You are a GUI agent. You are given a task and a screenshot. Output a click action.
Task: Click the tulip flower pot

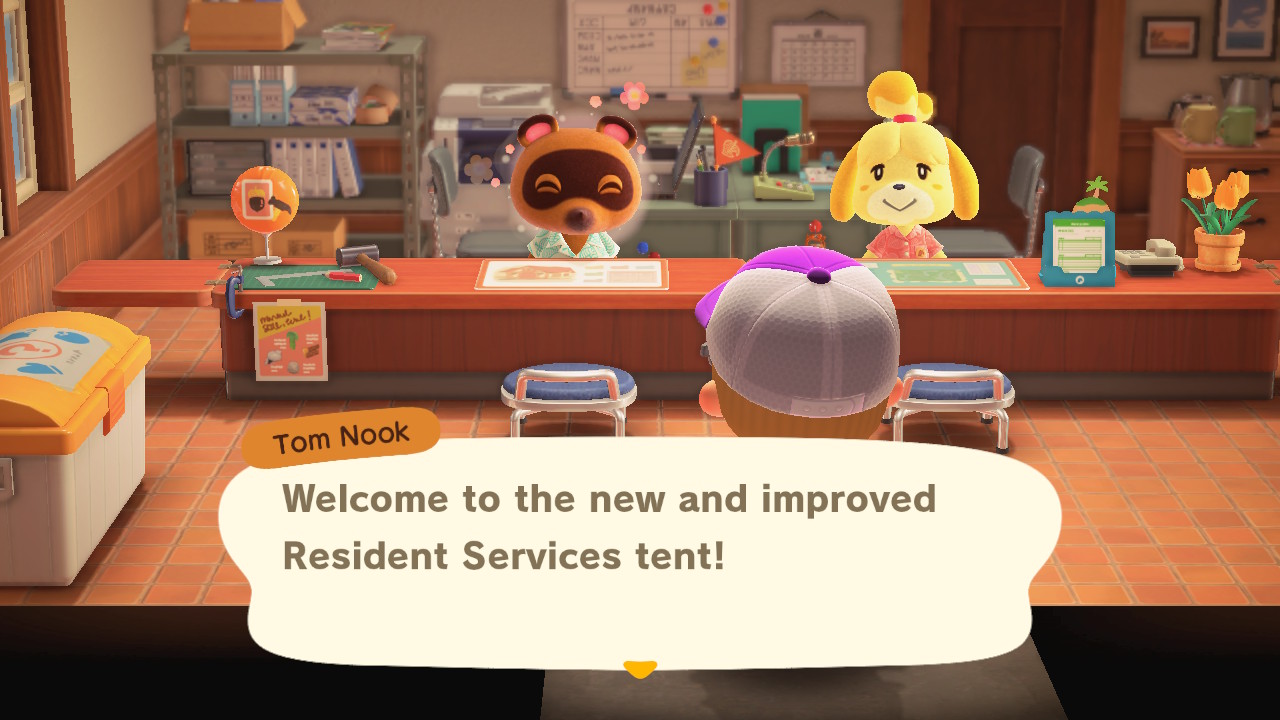click(x=1218, y=215)
